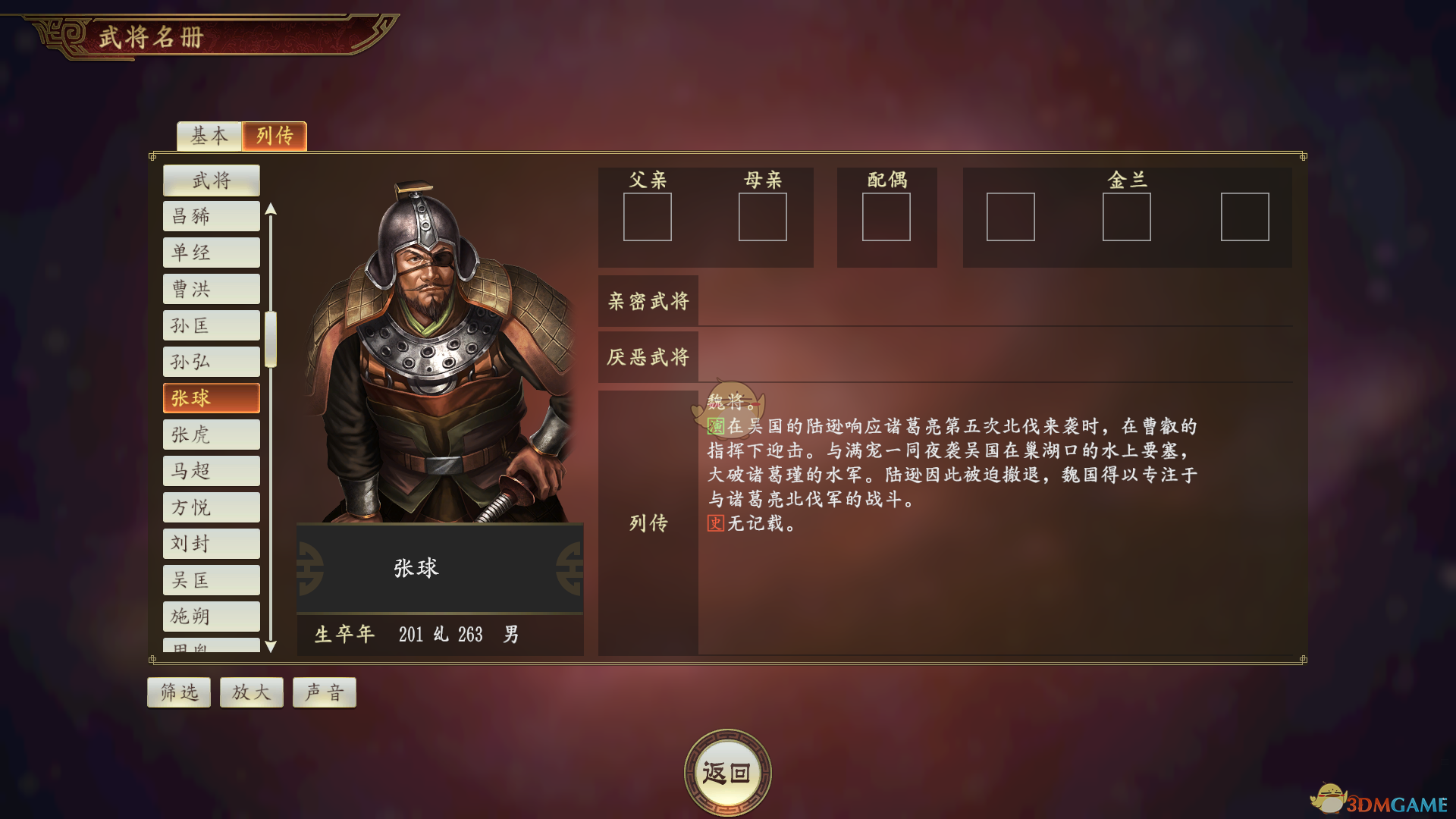Select 曹洪 in the general roster
The height and width of the screenshot is (819, 1456).
[211, 288]
